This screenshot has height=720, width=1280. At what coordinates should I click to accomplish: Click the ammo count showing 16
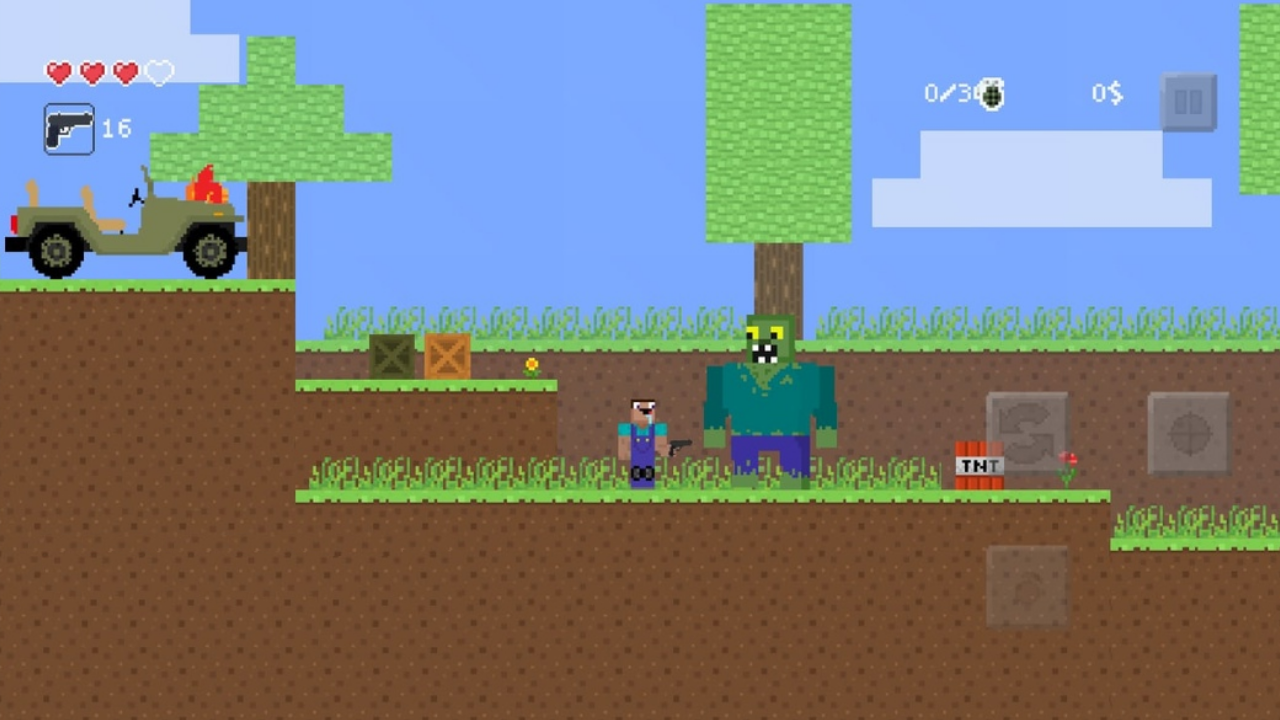point(116,128)
